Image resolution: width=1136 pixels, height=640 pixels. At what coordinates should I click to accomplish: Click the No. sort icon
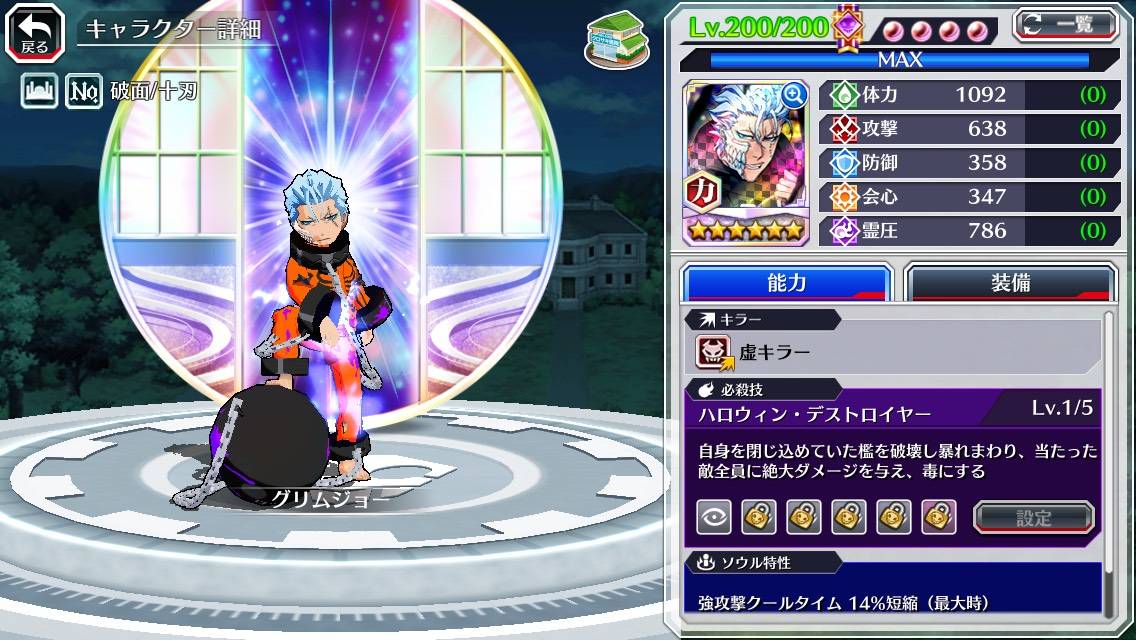pos(84,93)
